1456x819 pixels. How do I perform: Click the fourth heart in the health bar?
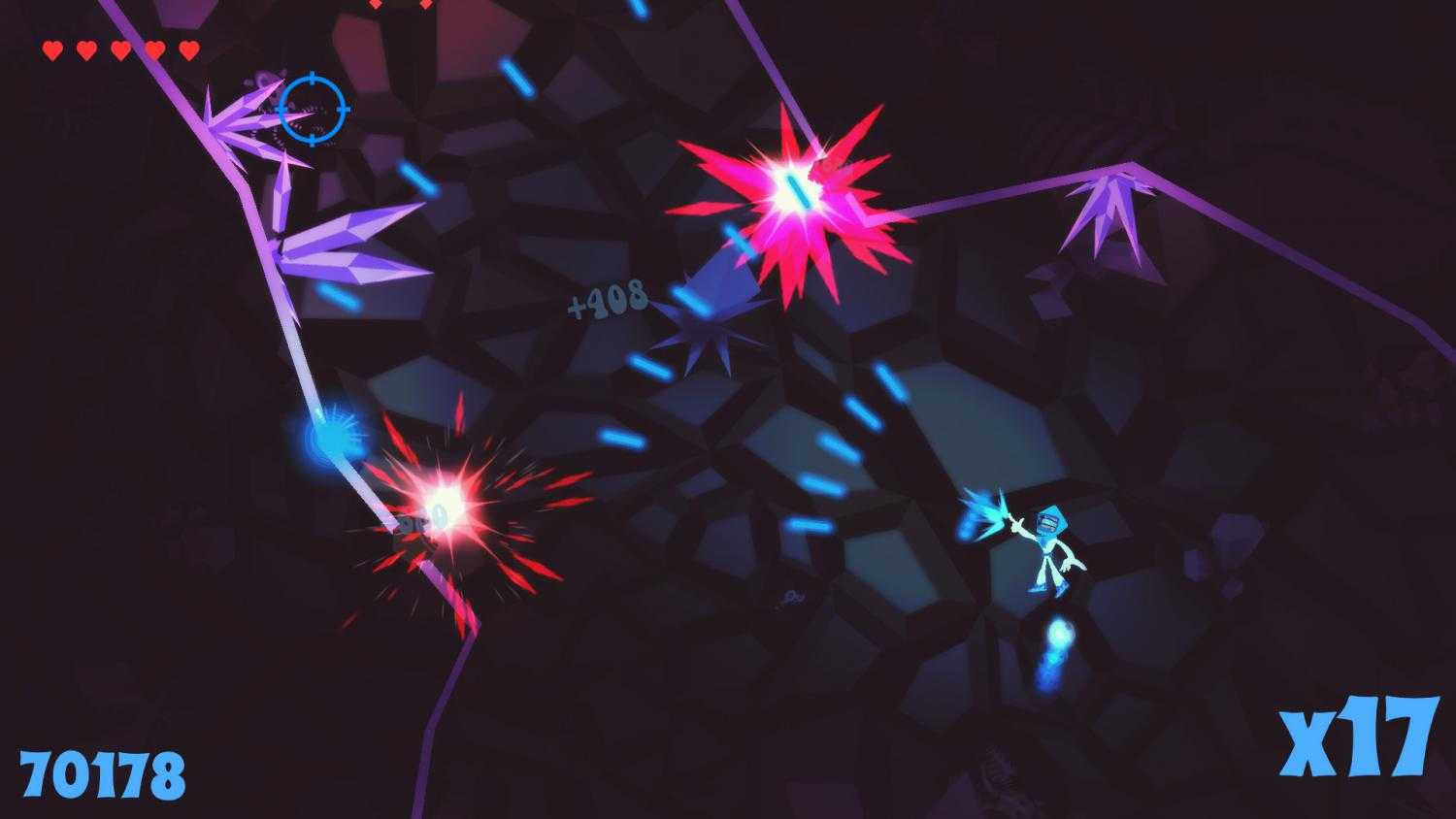point(153,47)
